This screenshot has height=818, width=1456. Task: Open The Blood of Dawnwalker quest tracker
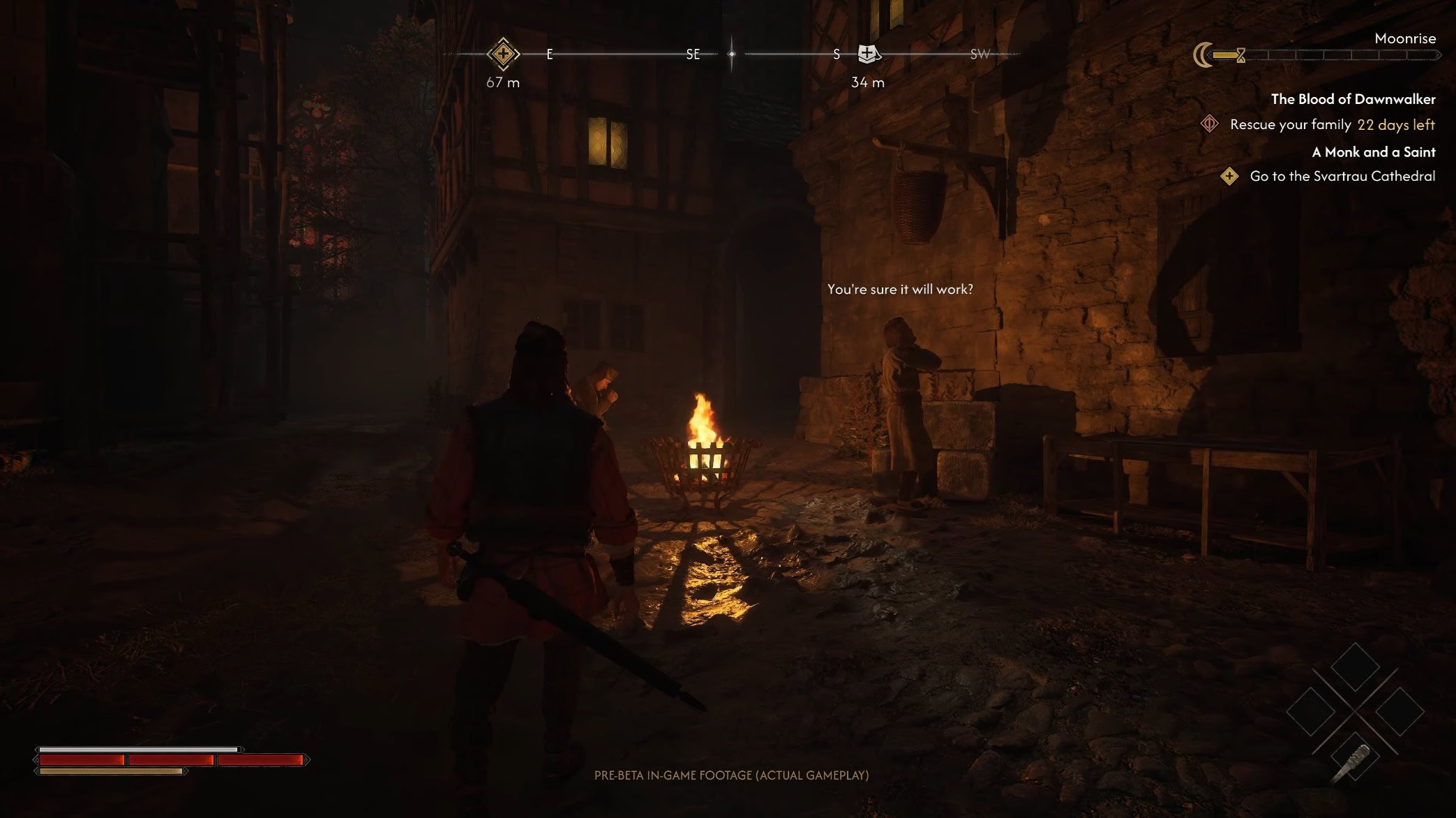click(x=1353, y=99)
